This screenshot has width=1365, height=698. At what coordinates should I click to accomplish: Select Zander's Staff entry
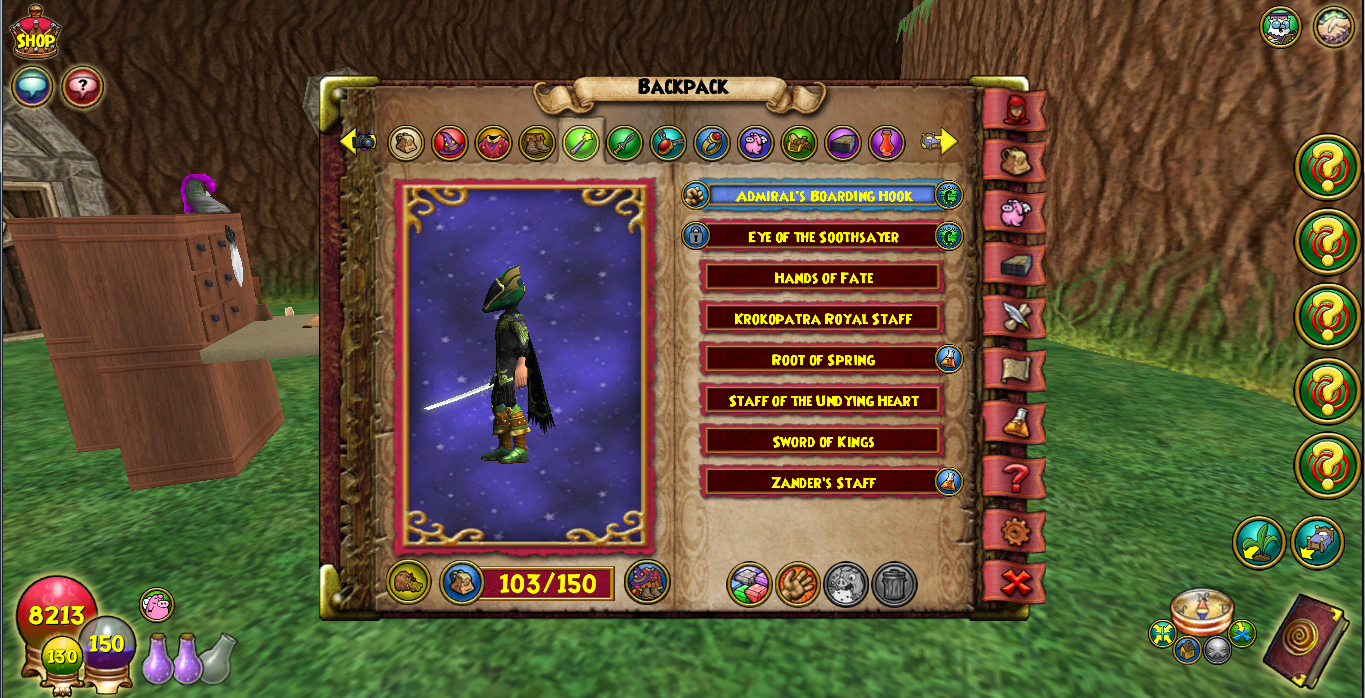pos(823,483)
